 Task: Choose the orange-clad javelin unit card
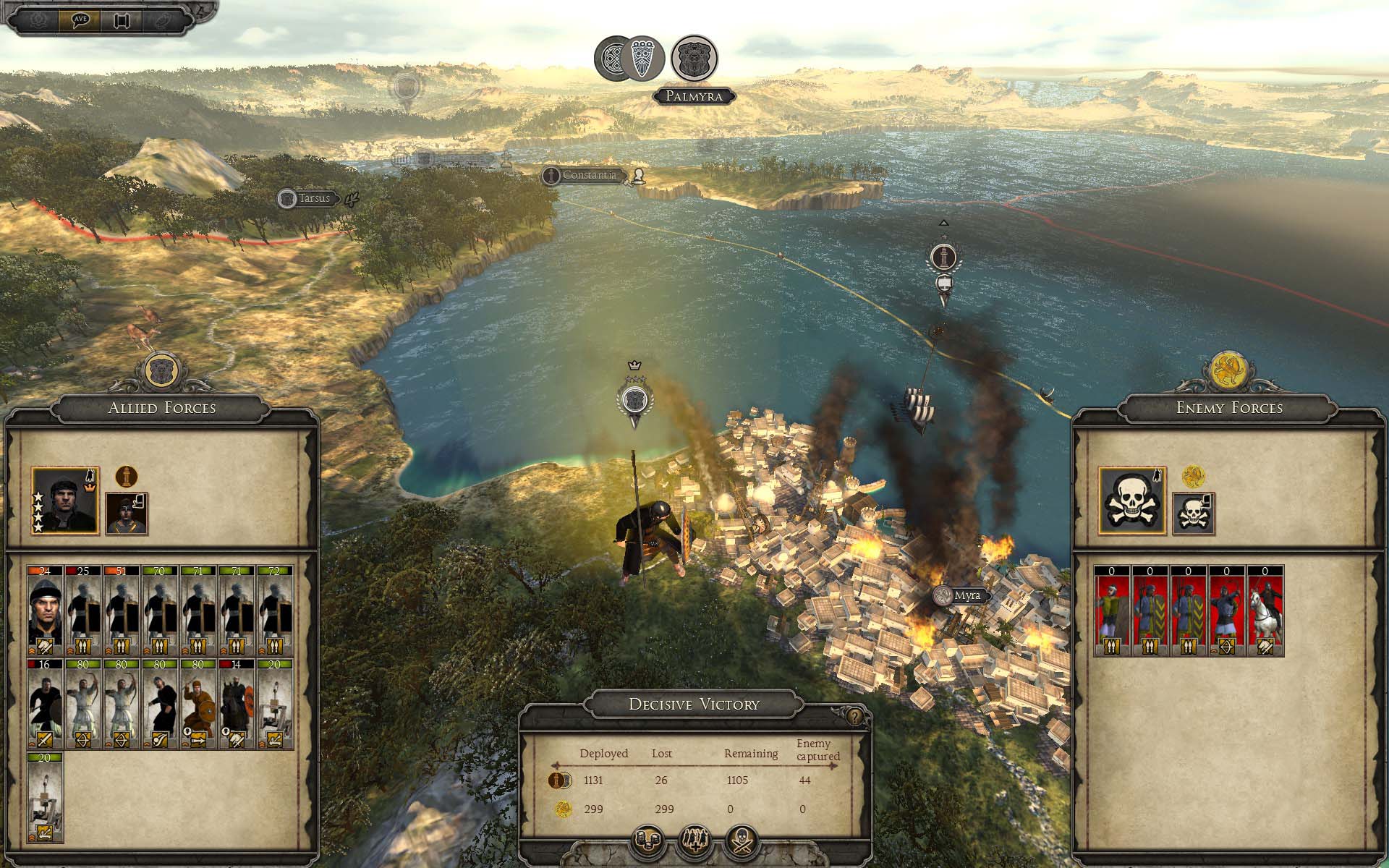tap(197, 704)
